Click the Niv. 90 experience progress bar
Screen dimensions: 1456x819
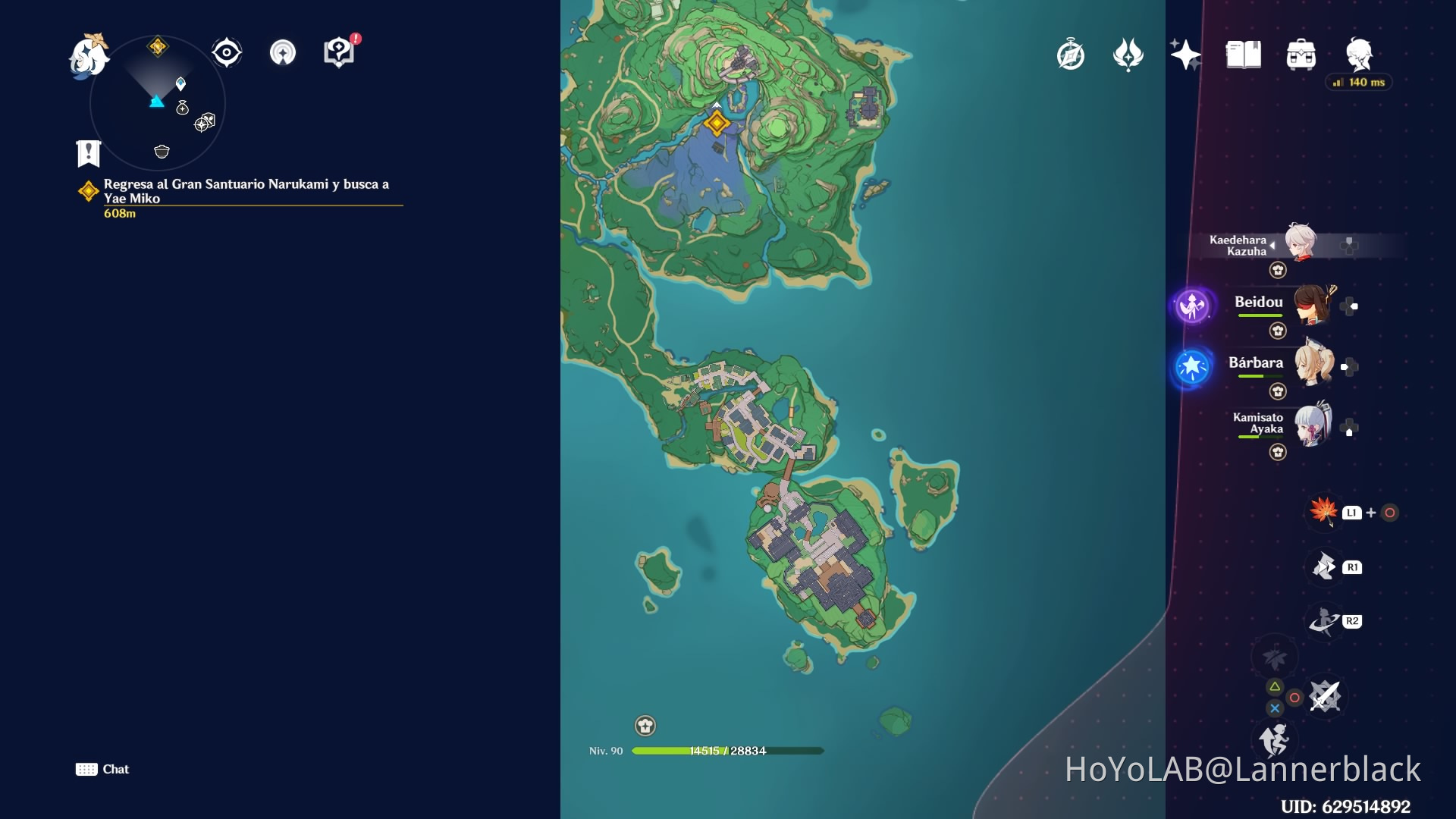pos(728,751)
